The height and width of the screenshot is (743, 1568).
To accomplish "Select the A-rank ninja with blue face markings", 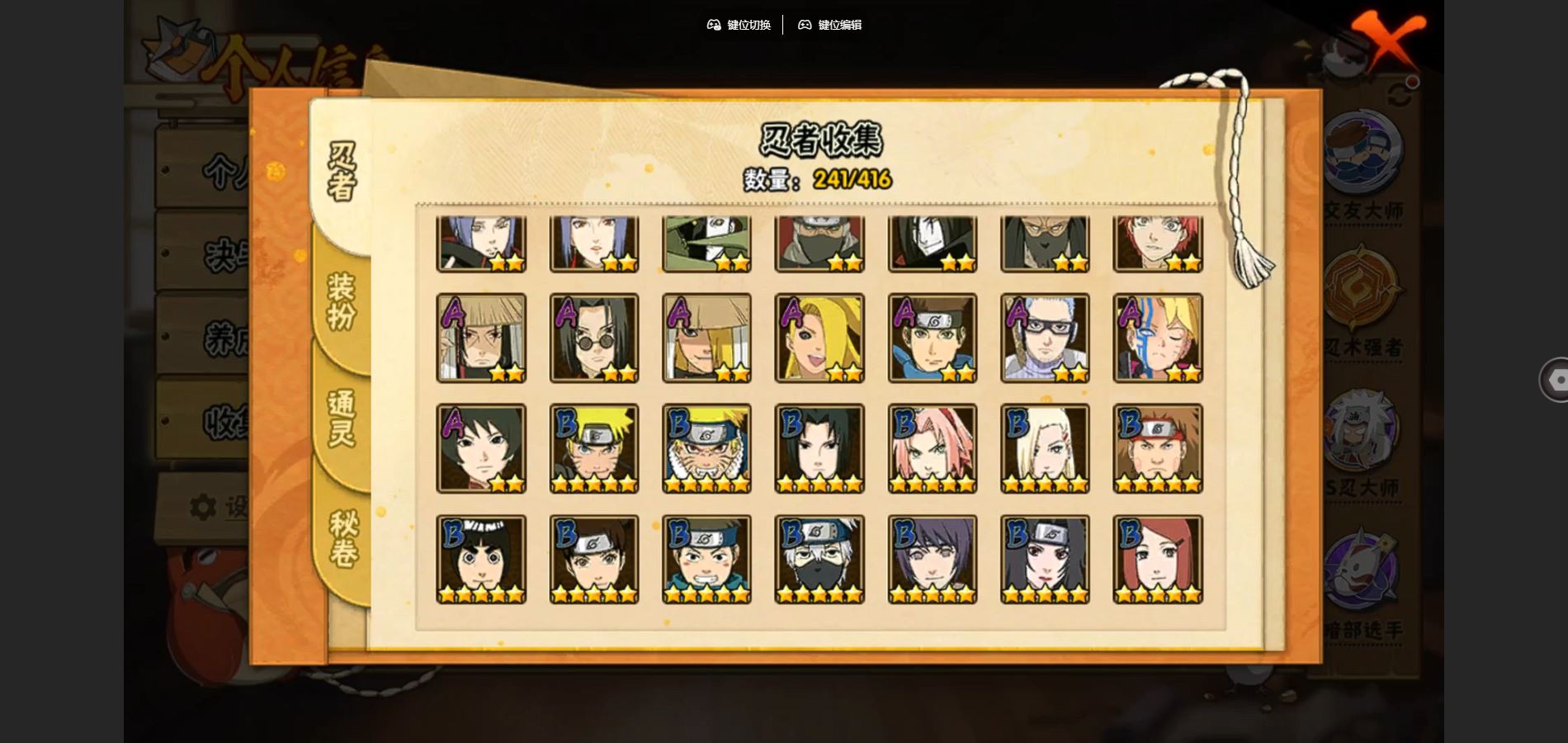I will (1158, 338).
